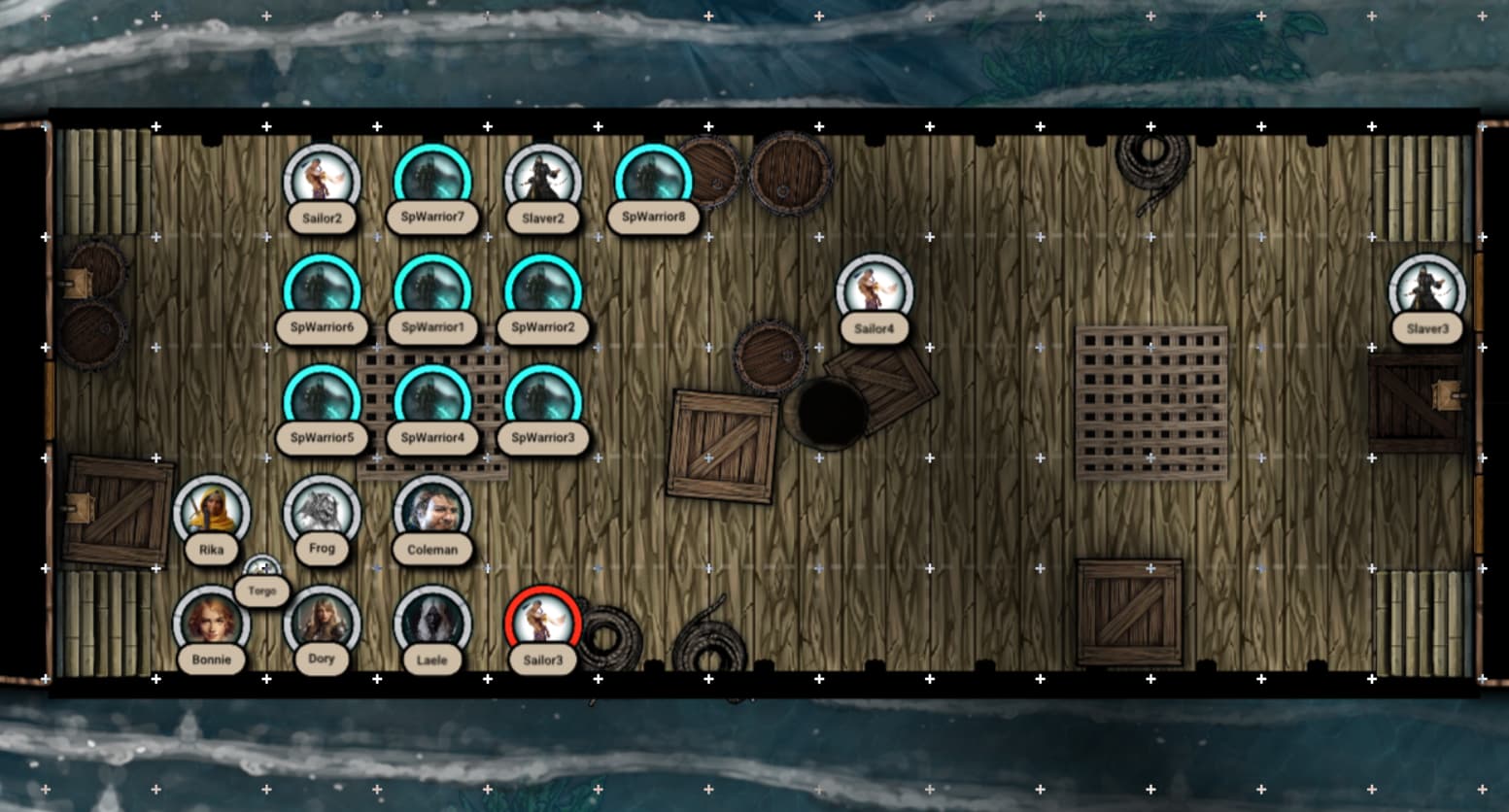Image resolution: width=1509 pixels, height=812 pixels.
Task: Pick the SpWarrior1 token
Action: click(432, 292)
